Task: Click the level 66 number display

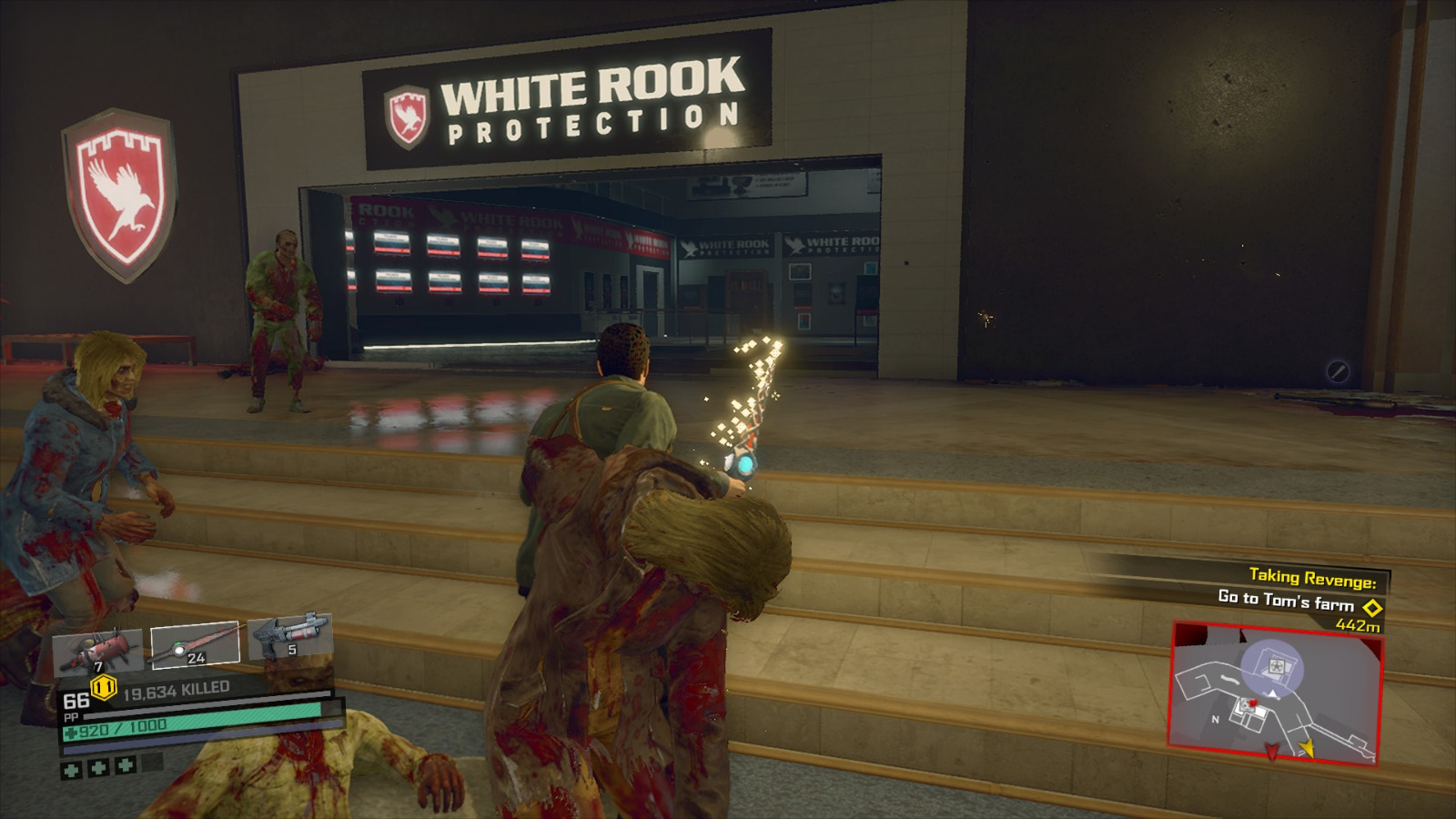Action: click(x=76, y=701)
